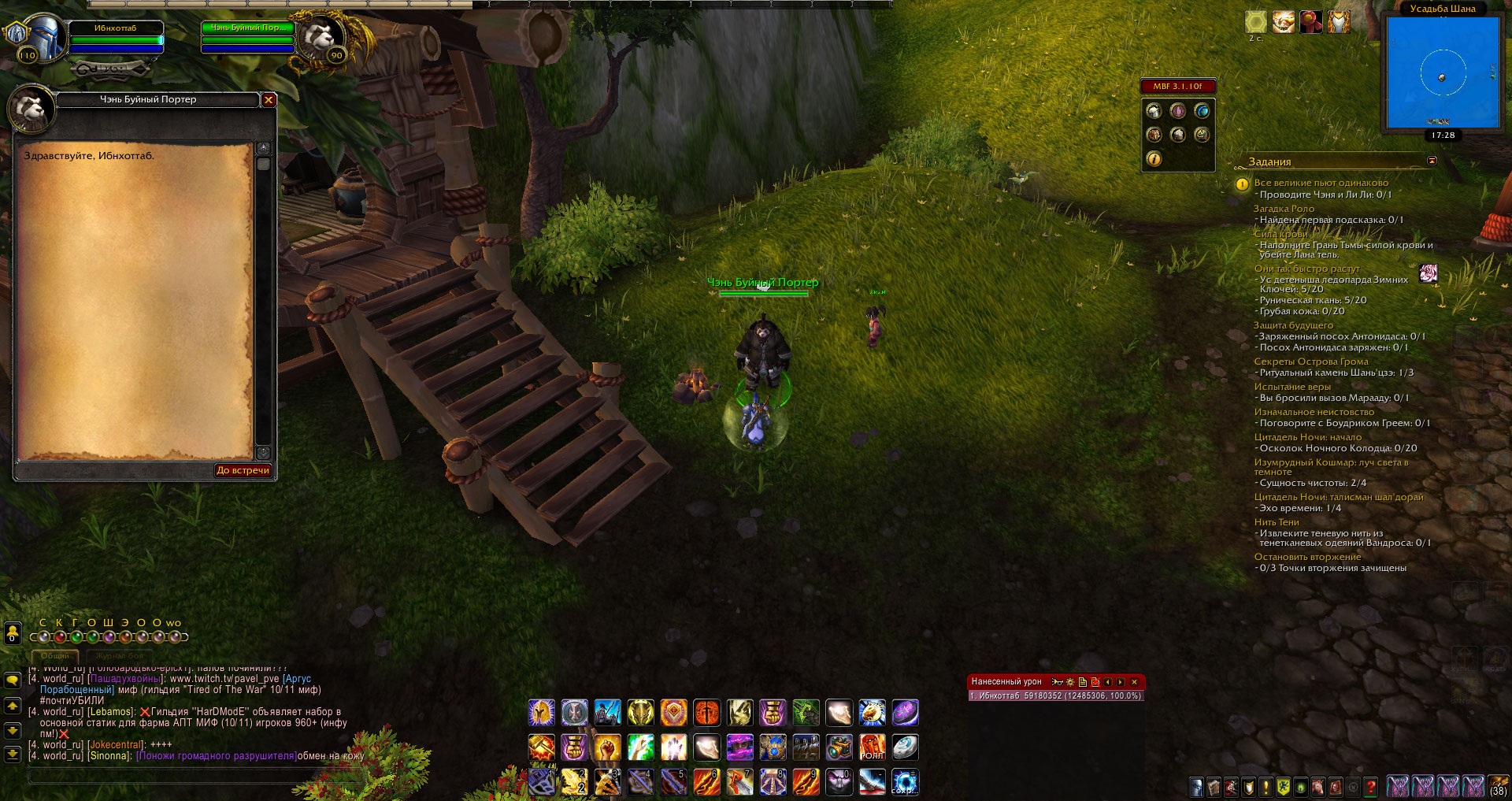The image size is (1512, 801).
Task: Close the Чэнь Буйный Портер dialogue window
Action: [x=269, y=100]
